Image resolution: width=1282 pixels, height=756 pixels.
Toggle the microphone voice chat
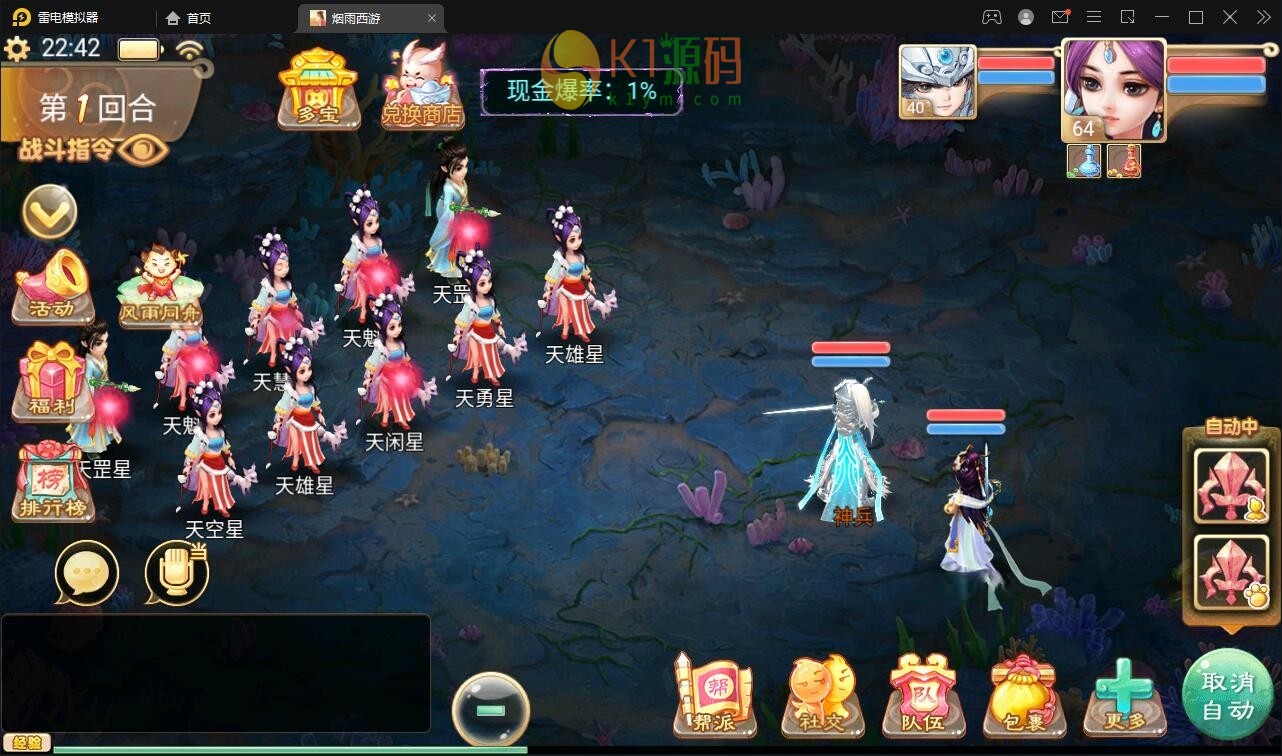pyautogui.click(x=175, y=572)
